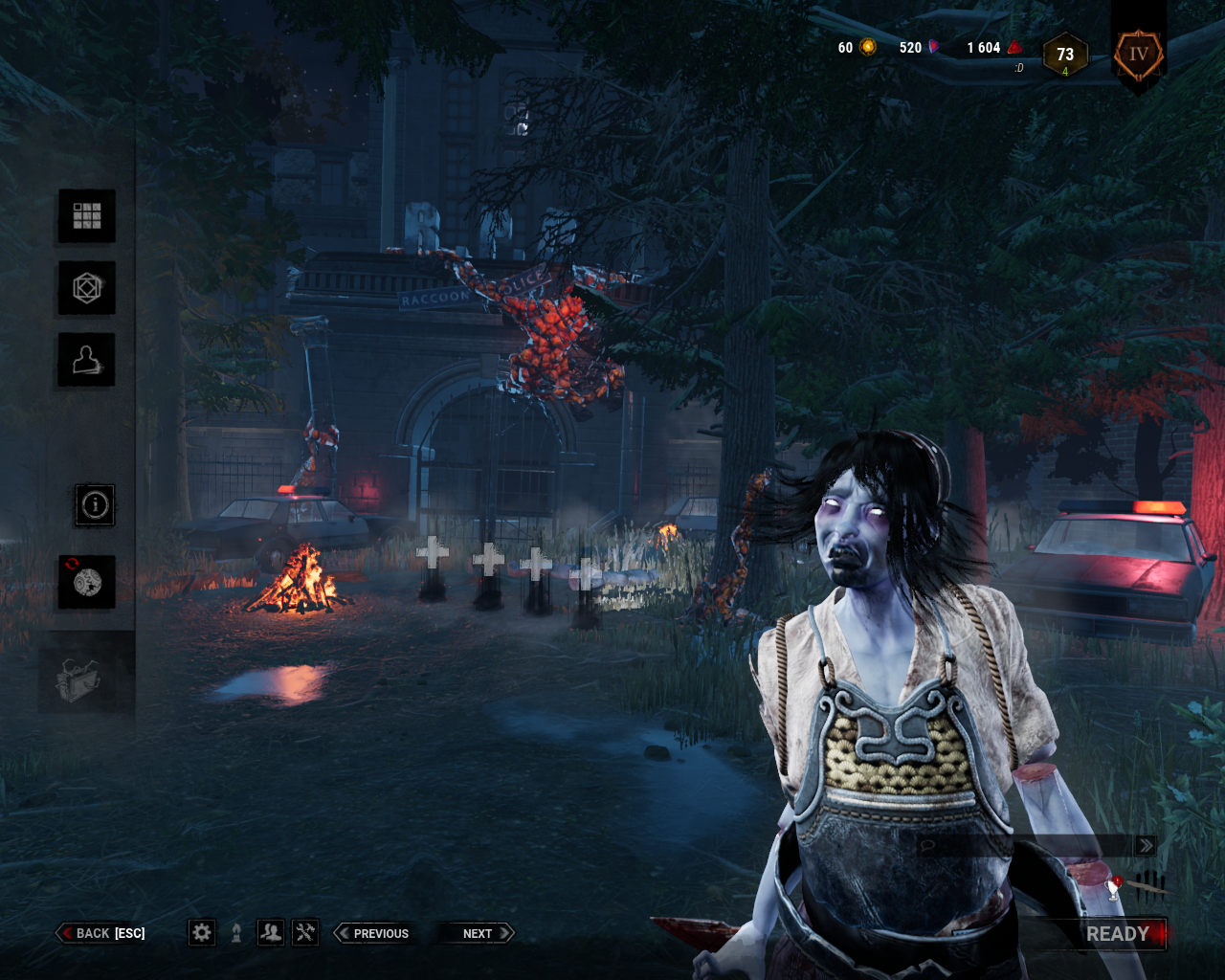Screen dimensions: 1225x980
Task: Open Settings with the gear icon
Action: tap(201, 932)
